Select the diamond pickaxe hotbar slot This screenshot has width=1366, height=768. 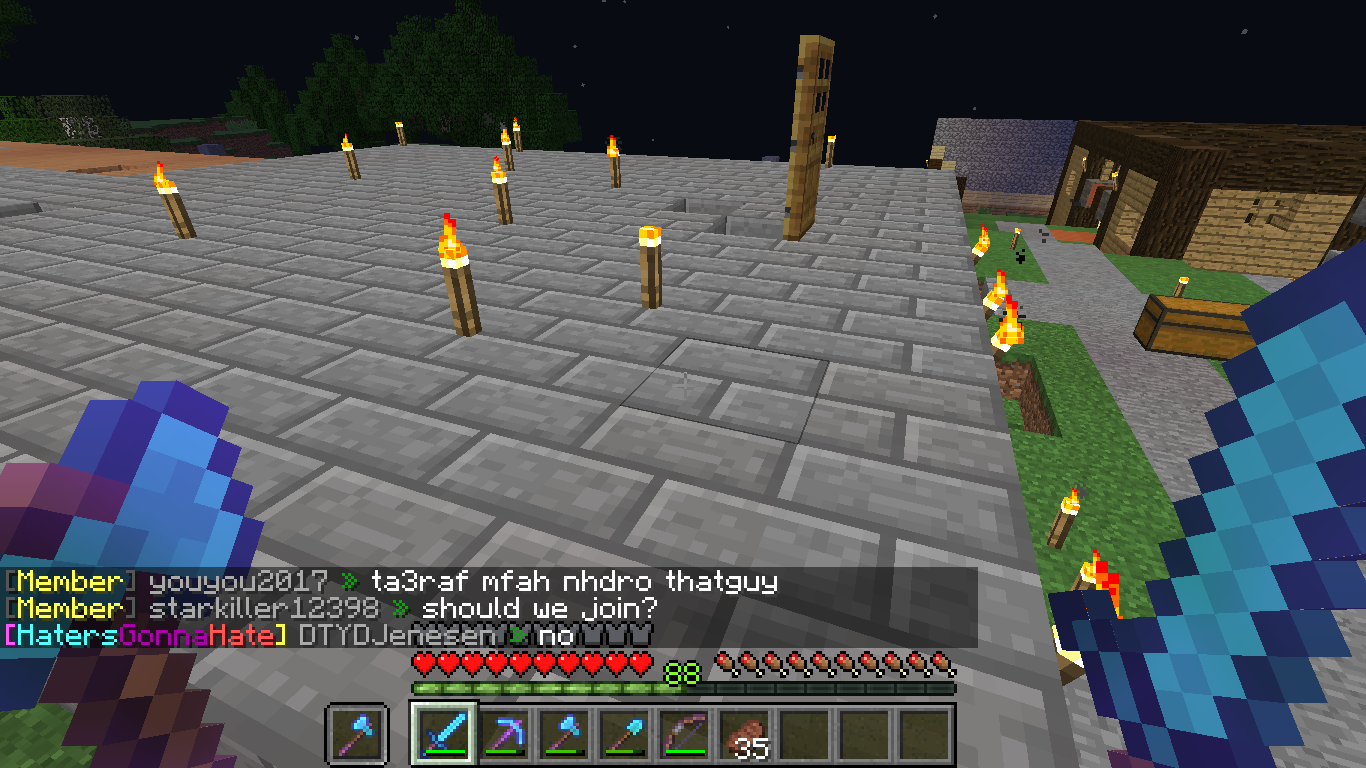tap(502, 735)
